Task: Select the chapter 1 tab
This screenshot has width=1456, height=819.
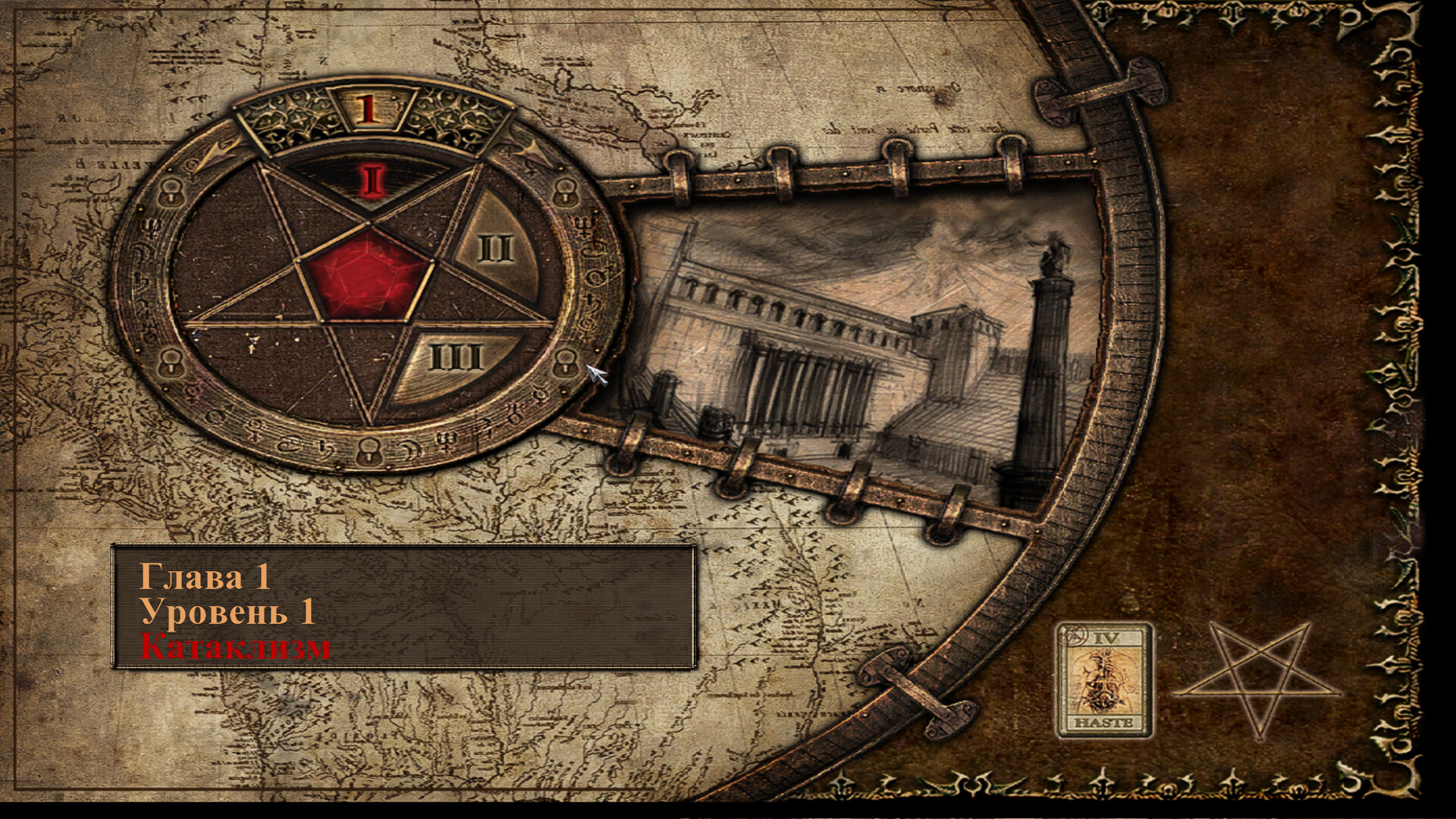Action: pos(368,108)
